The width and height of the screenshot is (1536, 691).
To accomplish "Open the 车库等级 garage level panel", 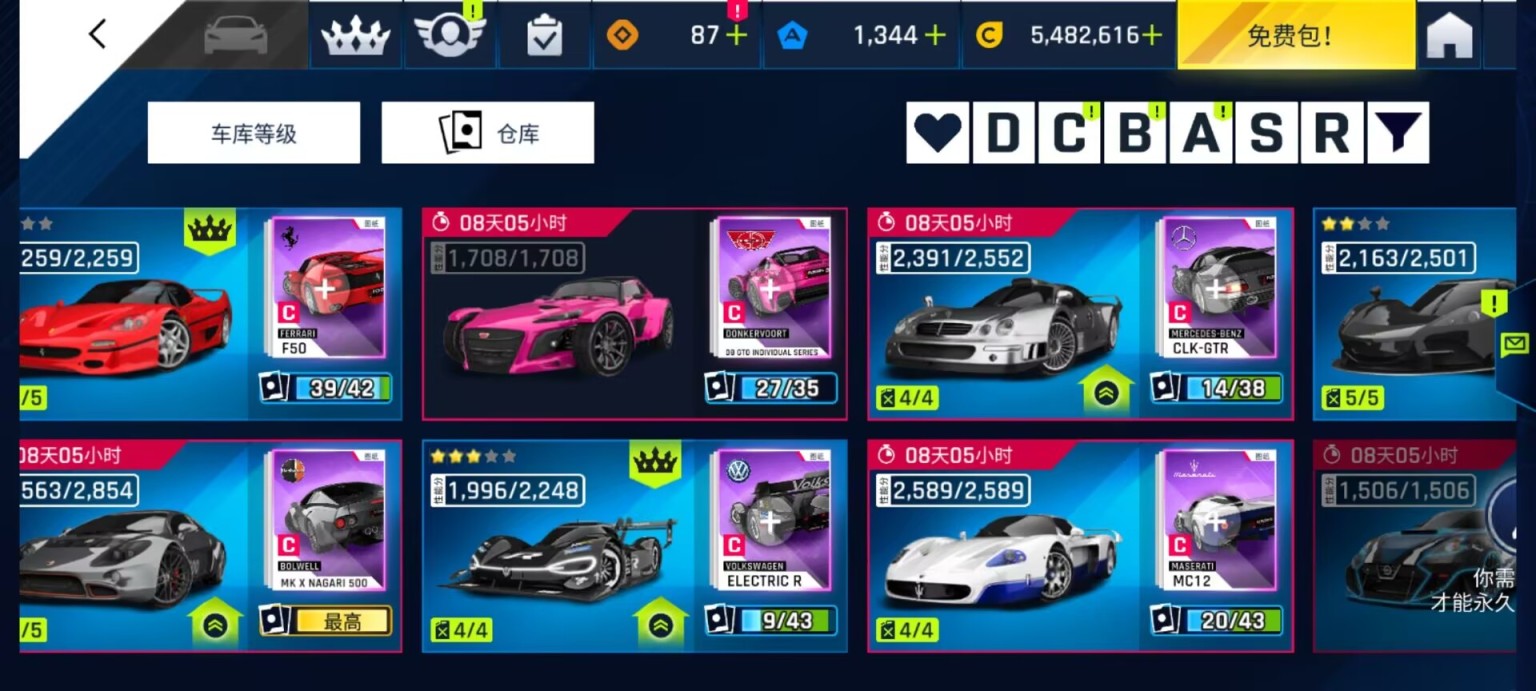I will [253, 133].
